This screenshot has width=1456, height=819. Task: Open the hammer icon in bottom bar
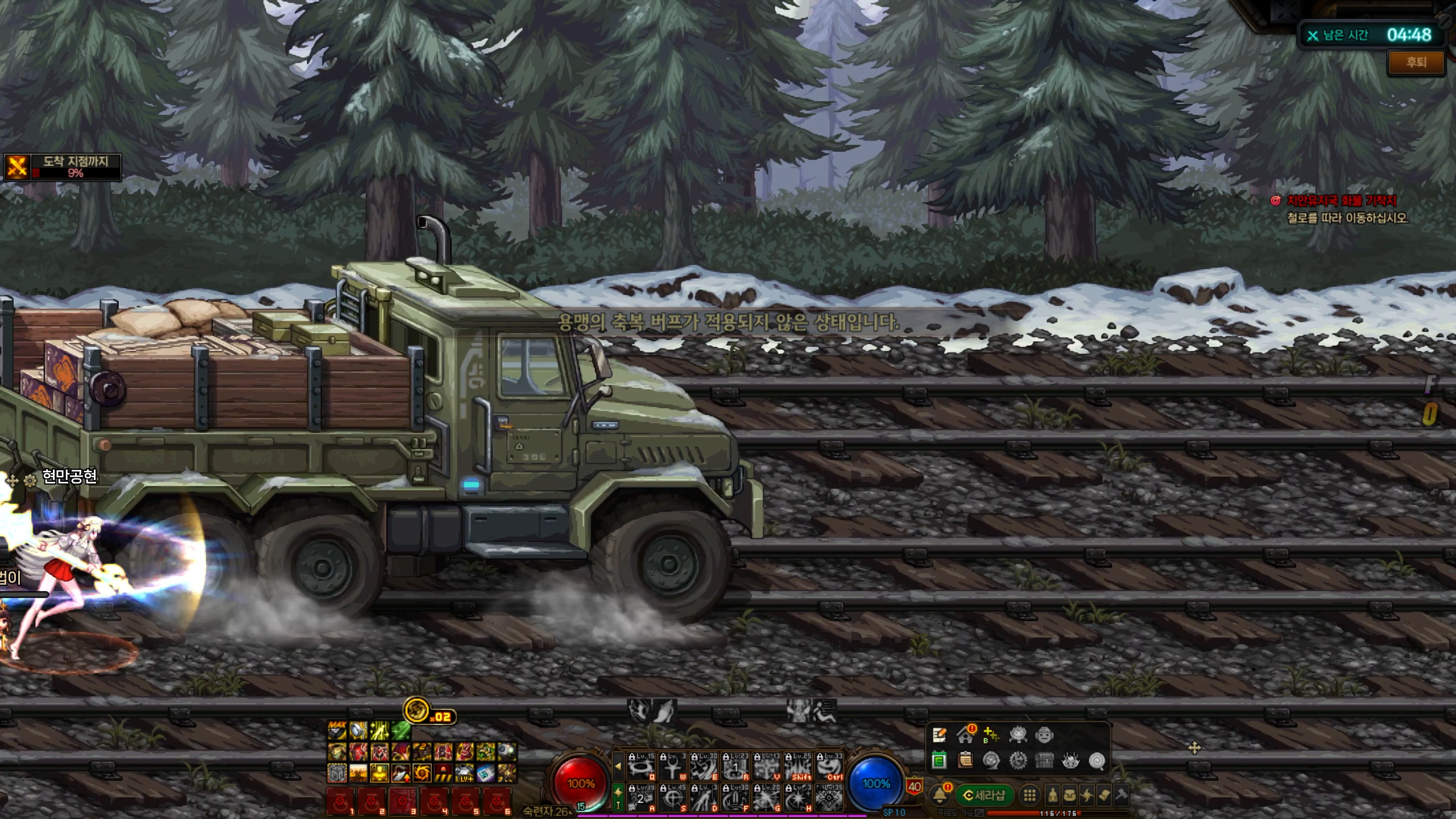(x=1121, y=795)
